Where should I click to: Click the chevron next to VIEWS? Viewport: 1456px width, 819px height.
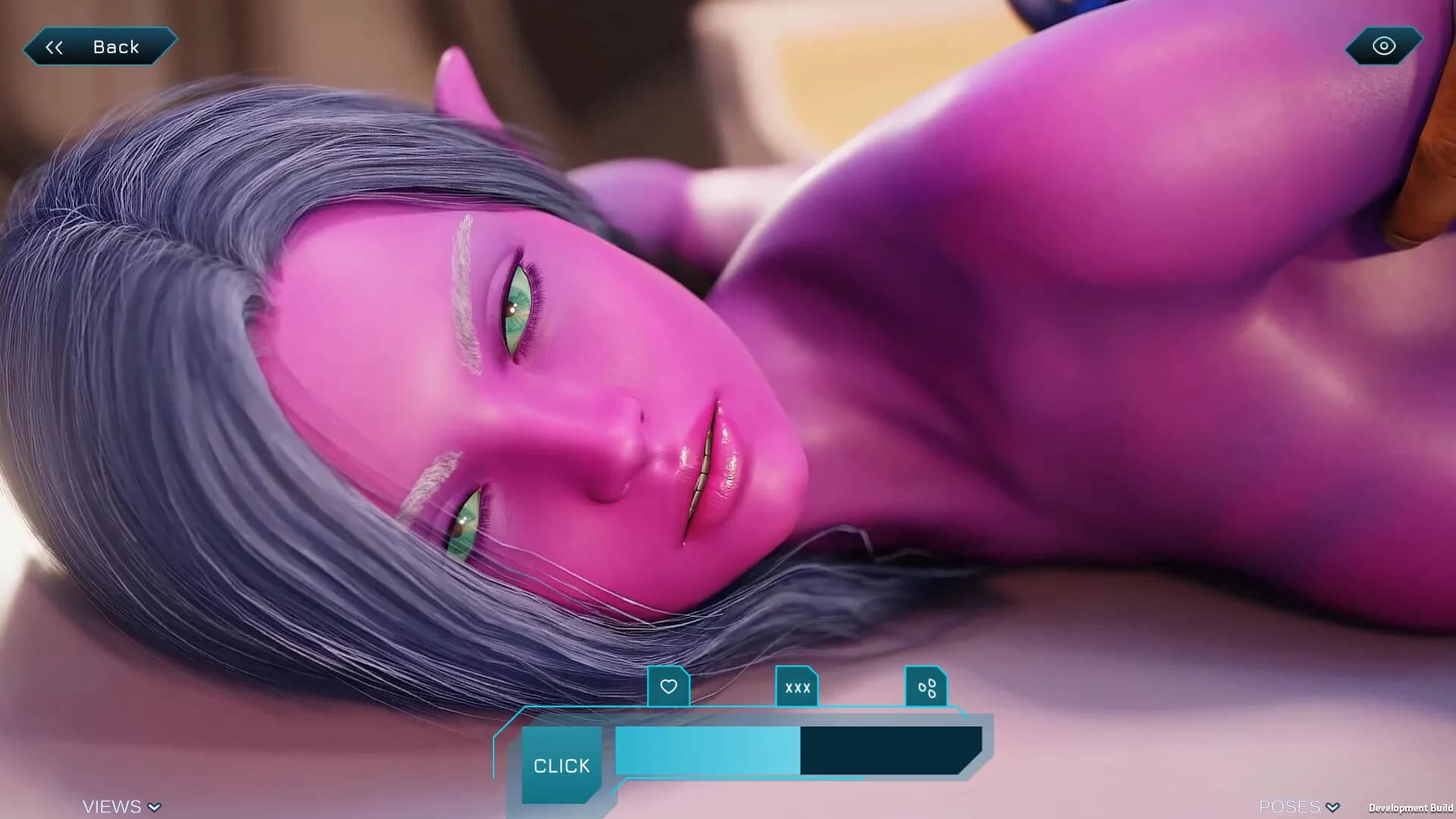(154, 808)
